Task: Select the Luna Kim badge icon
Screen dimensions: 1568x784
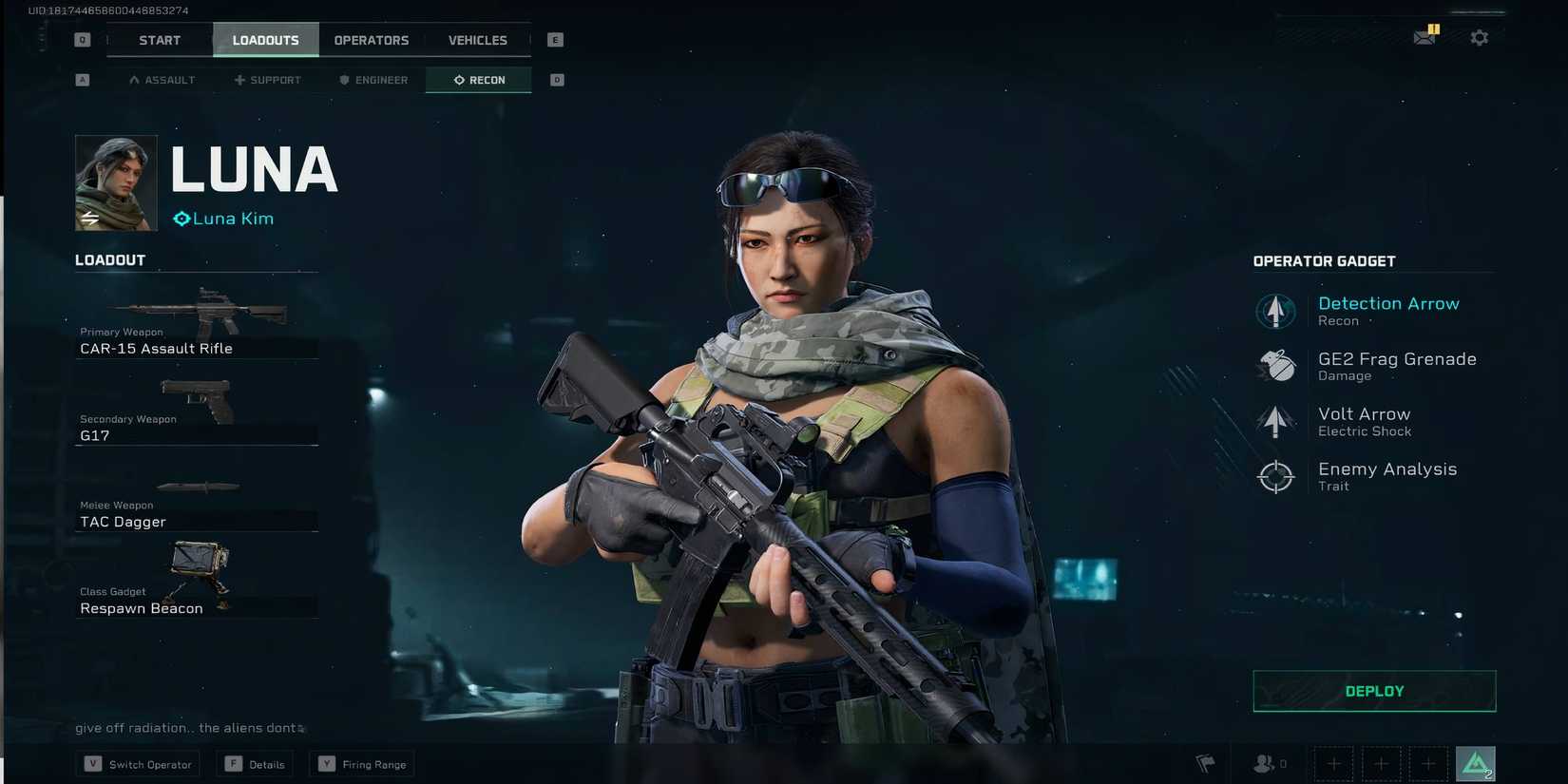Action: (x=181, y=219)
